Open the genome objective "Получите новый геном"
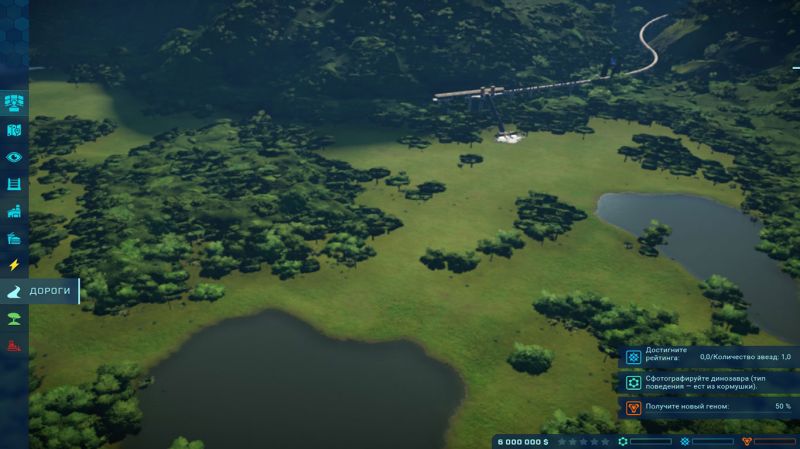Screen dimensions: 800x449 click(707, 407)
